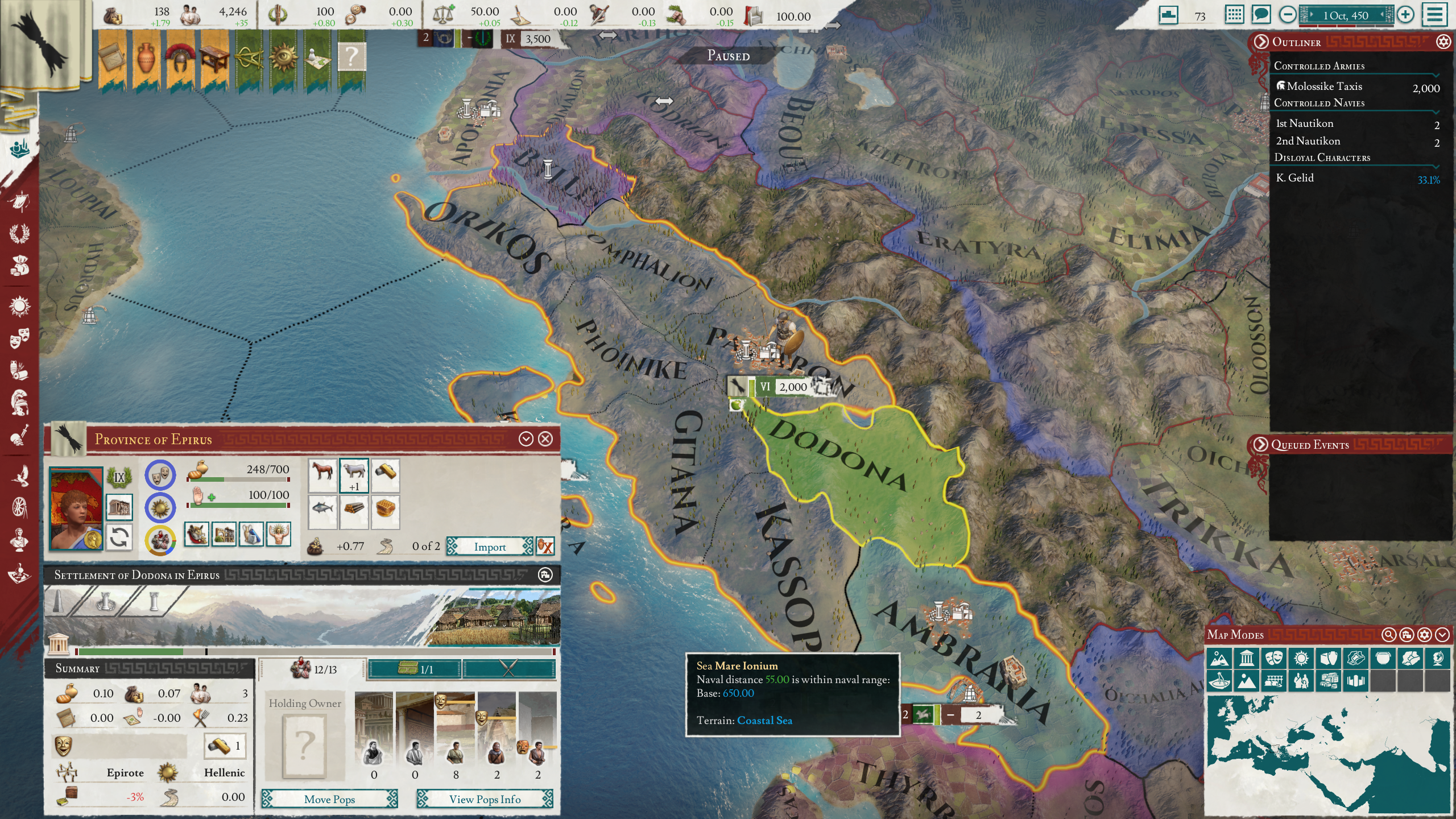Image resolution: width=1456 pixels, height=819 pixels.
Task: Open the Outliner settings gear
Action: (x=1443, y=42)
